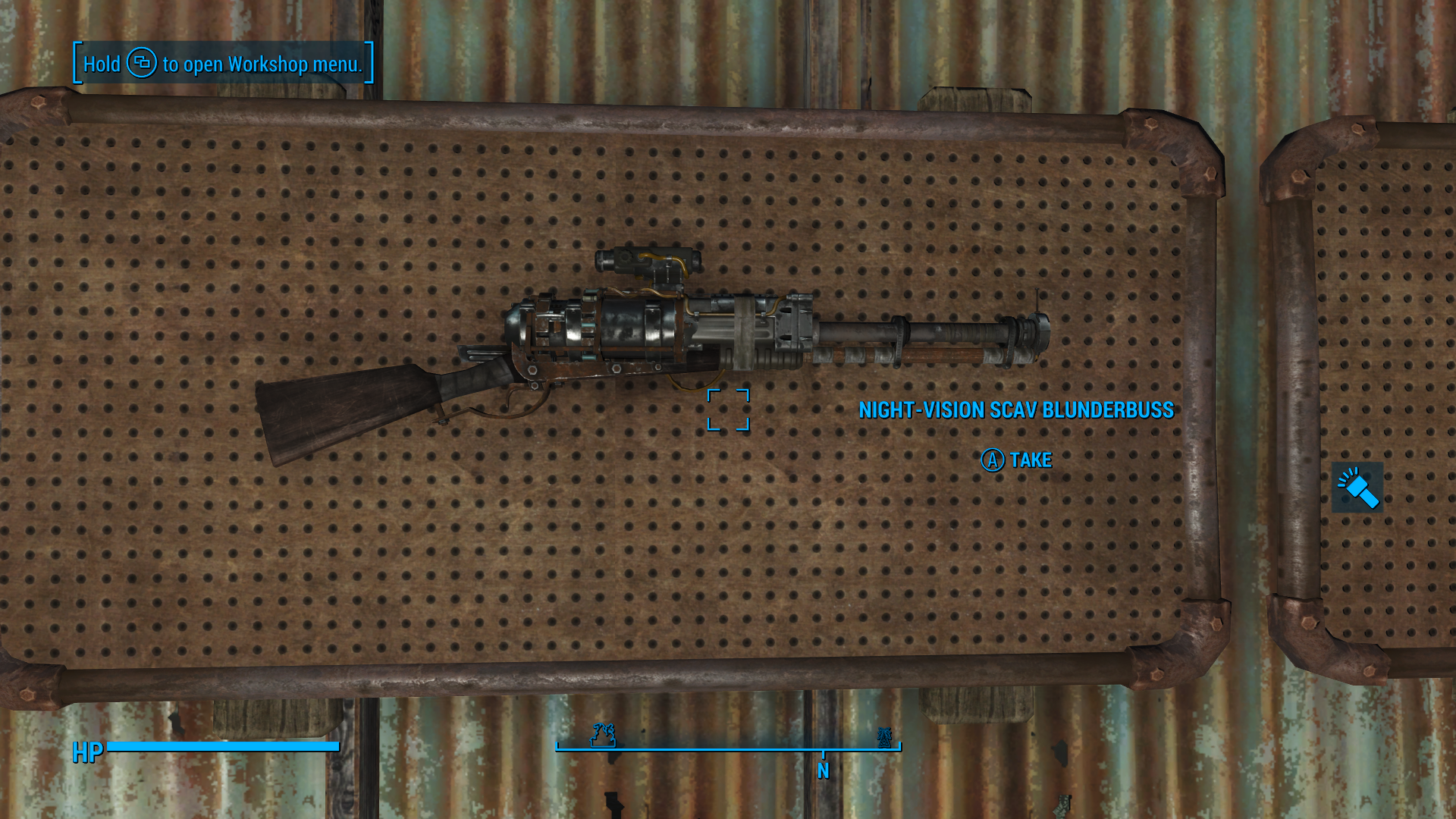The width and height of the screenshot is (1456, 819).
Task: Select the NIGHT-VISION SCAV BLUNDERBUSS label
Action: pyautogui.click(x=1015, y=409)
